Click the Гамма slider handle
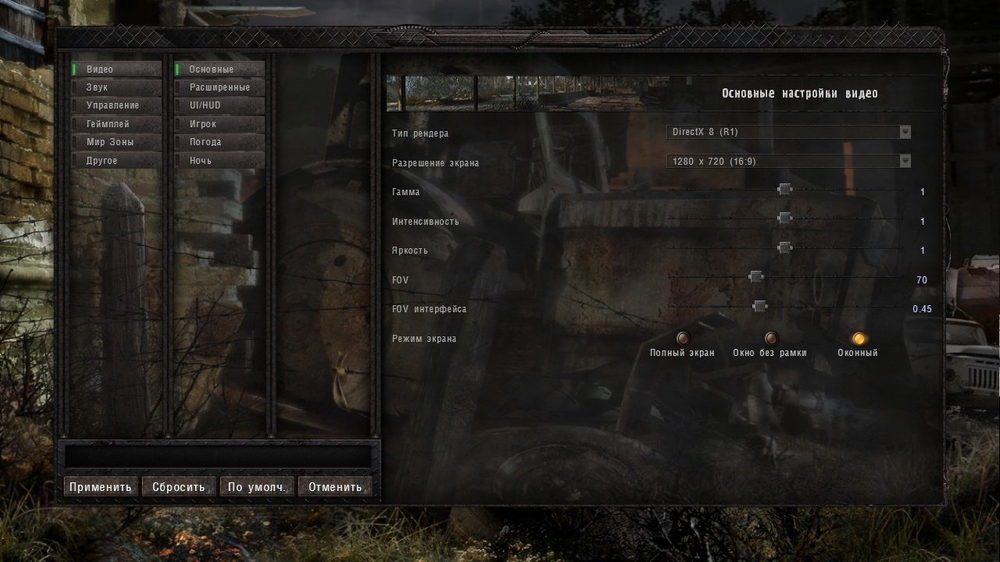 [x=785, y=189]
